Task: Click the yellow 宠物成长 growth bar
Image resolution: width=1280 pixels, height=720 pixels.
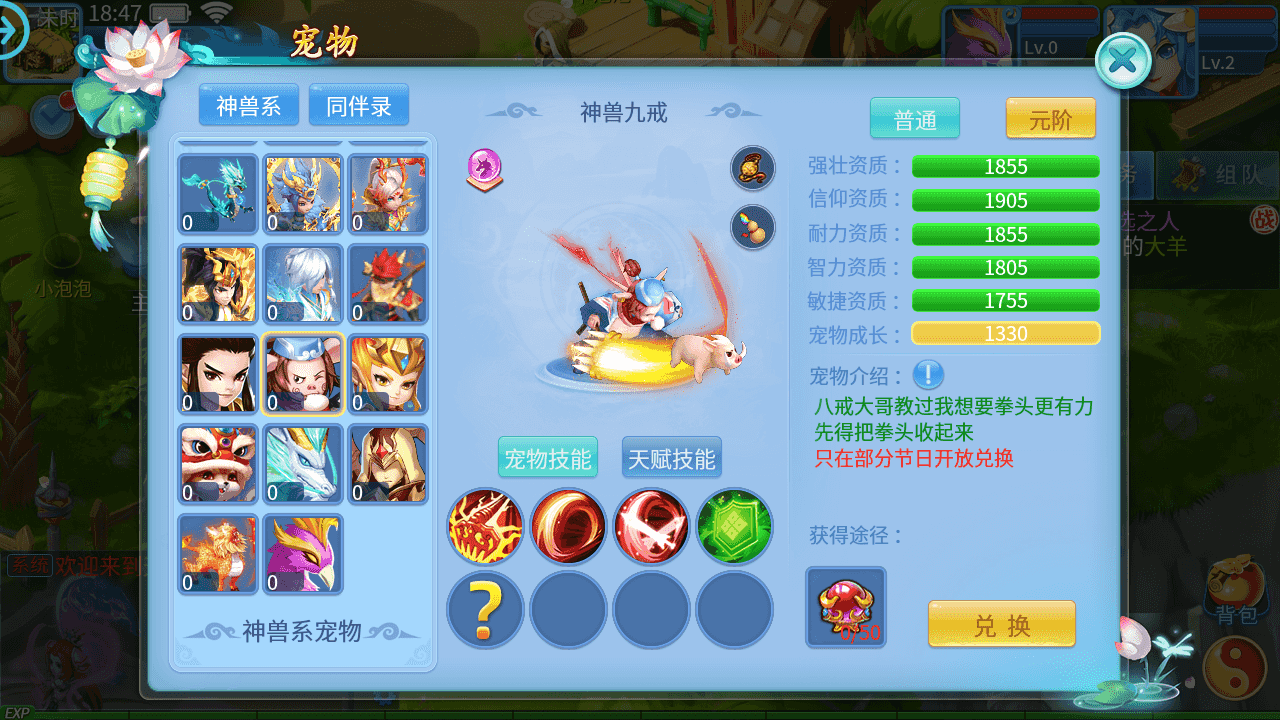Action: [1004, 333]
